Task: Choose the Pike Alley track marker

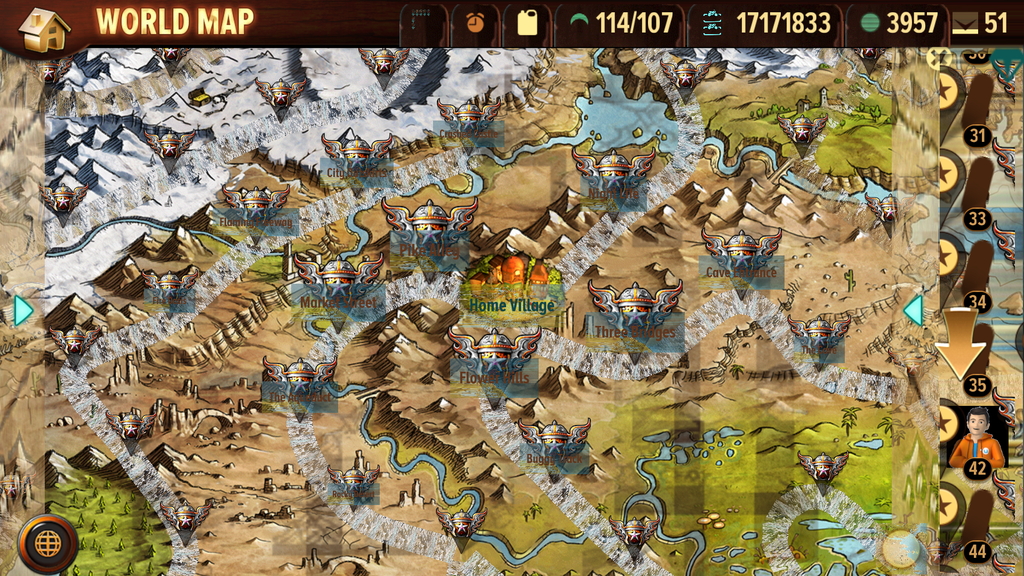Action: tap(430, 229)
